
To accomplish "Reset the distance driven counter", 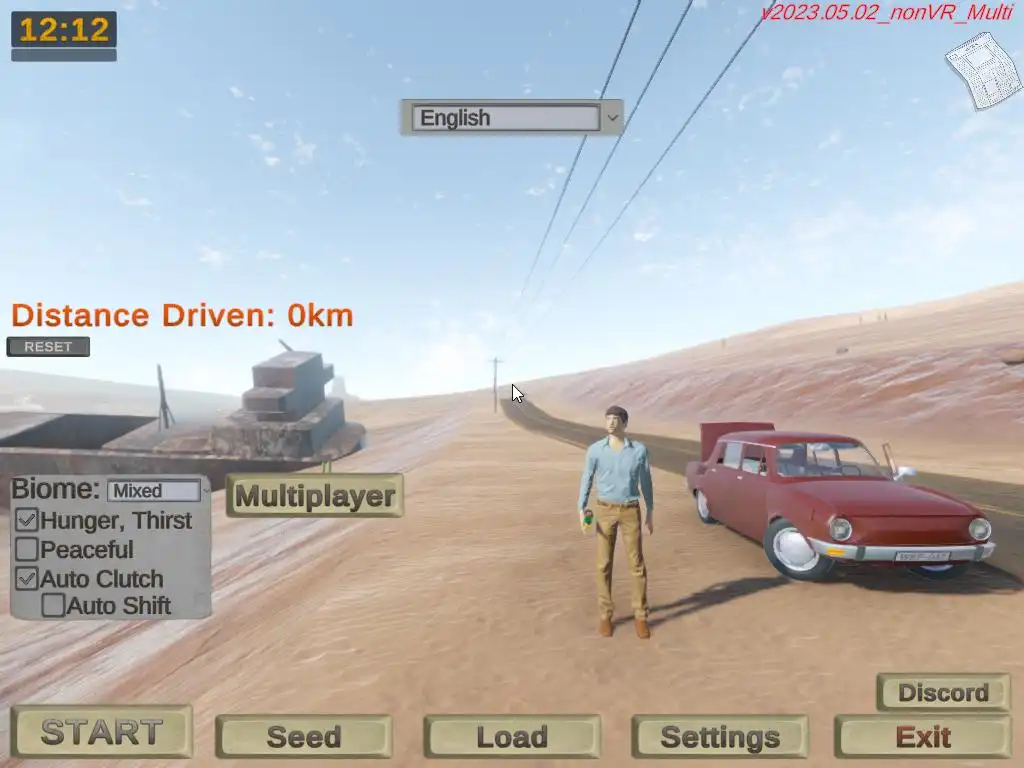I will [x=48, y=347].
